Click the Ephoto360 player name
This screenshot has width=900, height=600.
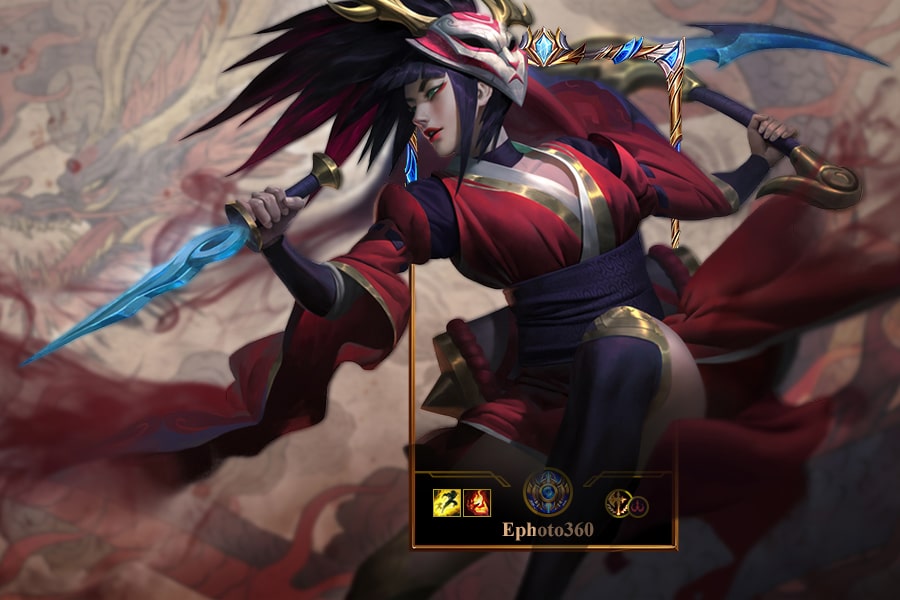(547, 529)
